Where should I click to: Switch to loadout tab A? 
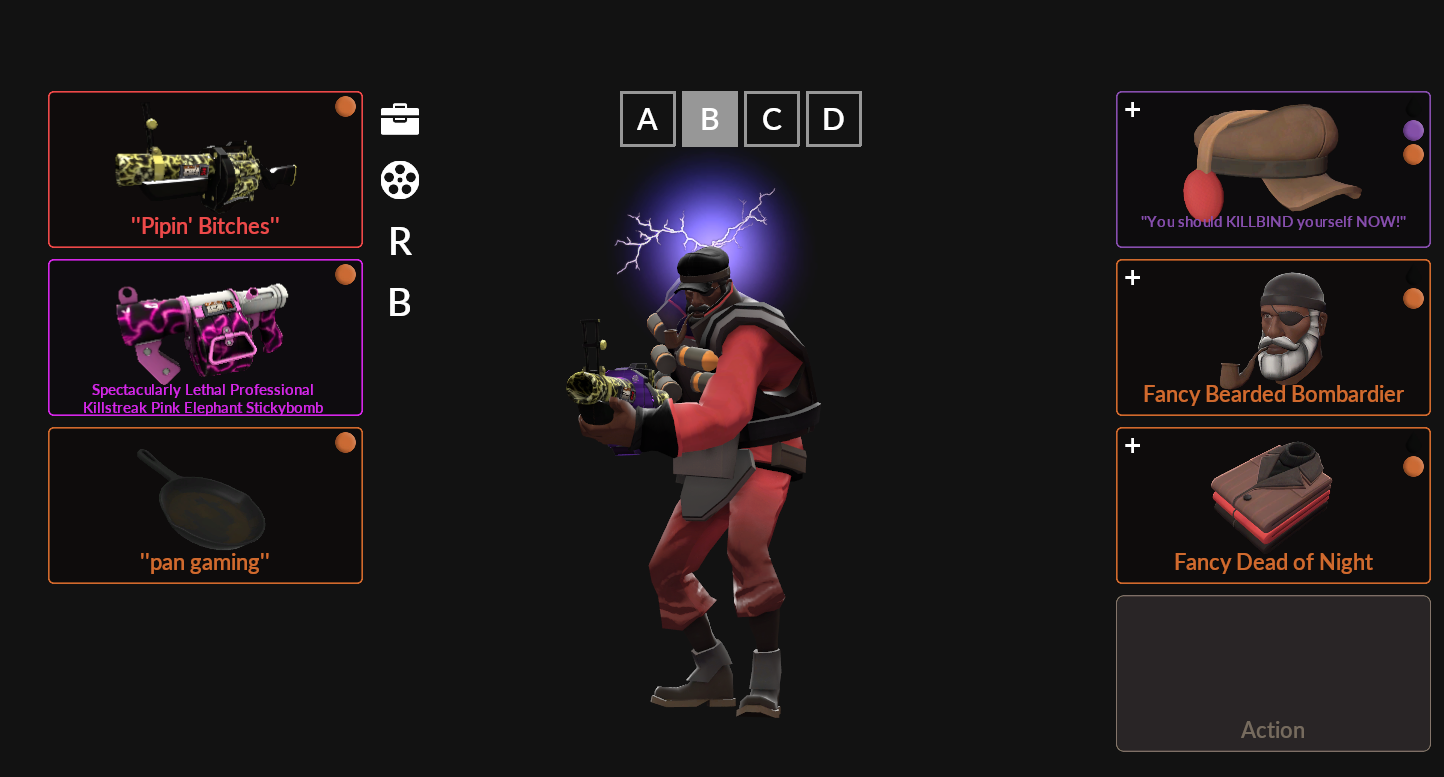[648, 119]
